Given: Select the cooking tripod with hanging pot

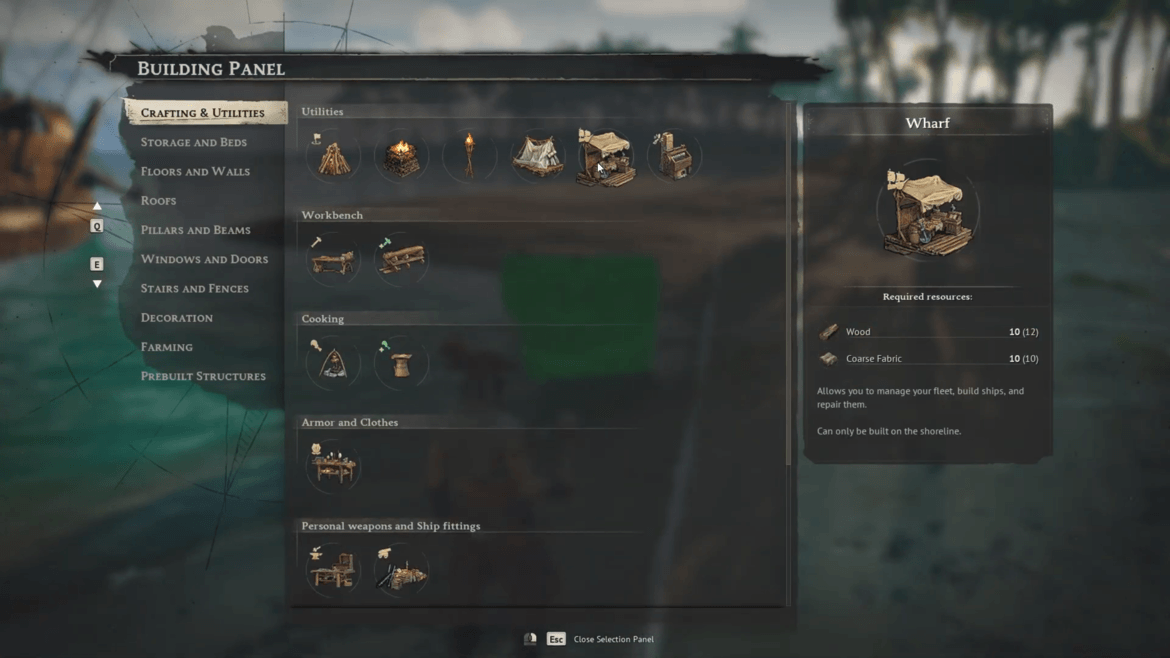Looking at the screenshot, I should click(333, 364).
